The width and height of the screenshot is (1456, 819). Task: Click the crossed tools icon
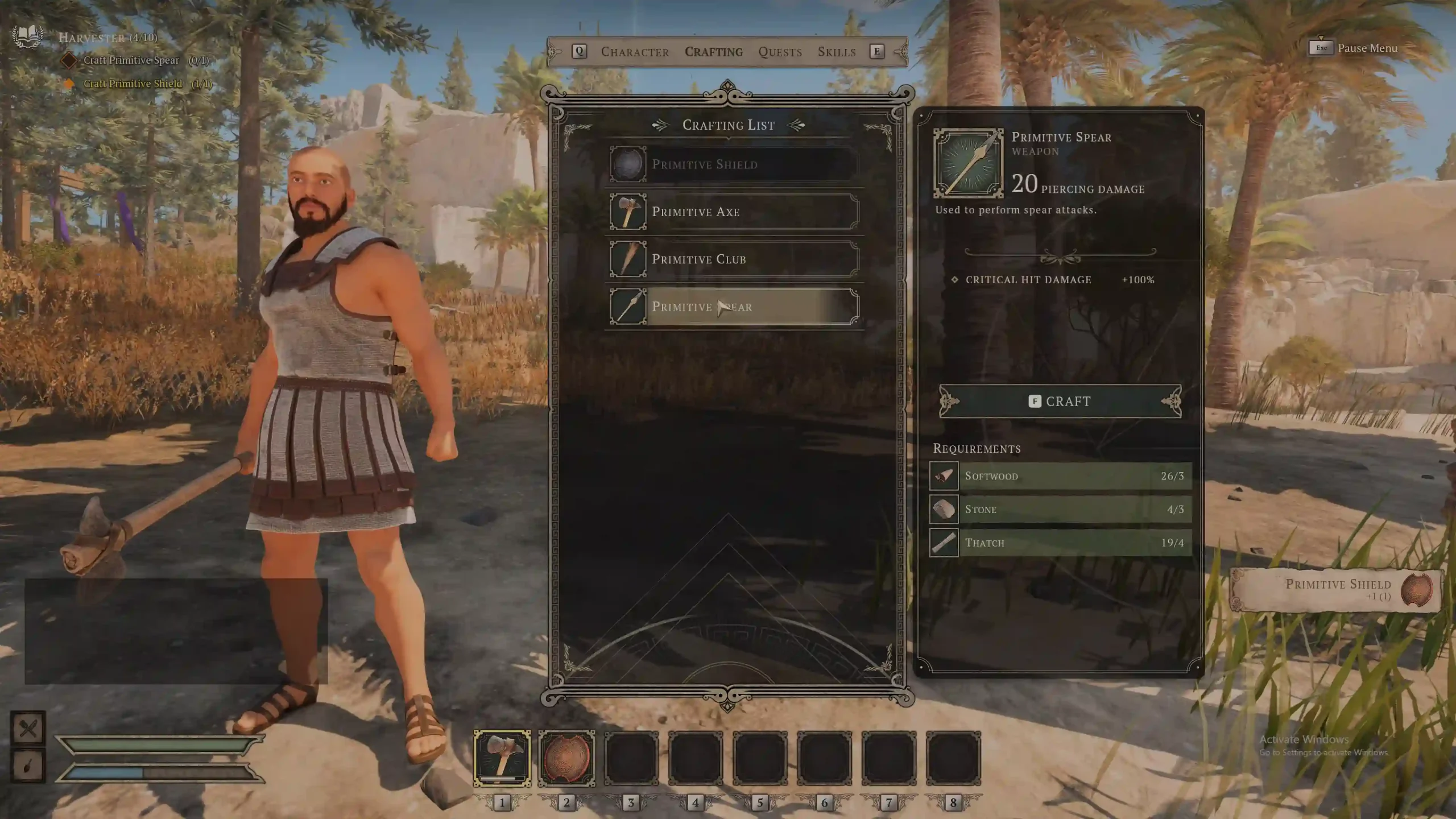pyautogui.click(x=28, y=728)
